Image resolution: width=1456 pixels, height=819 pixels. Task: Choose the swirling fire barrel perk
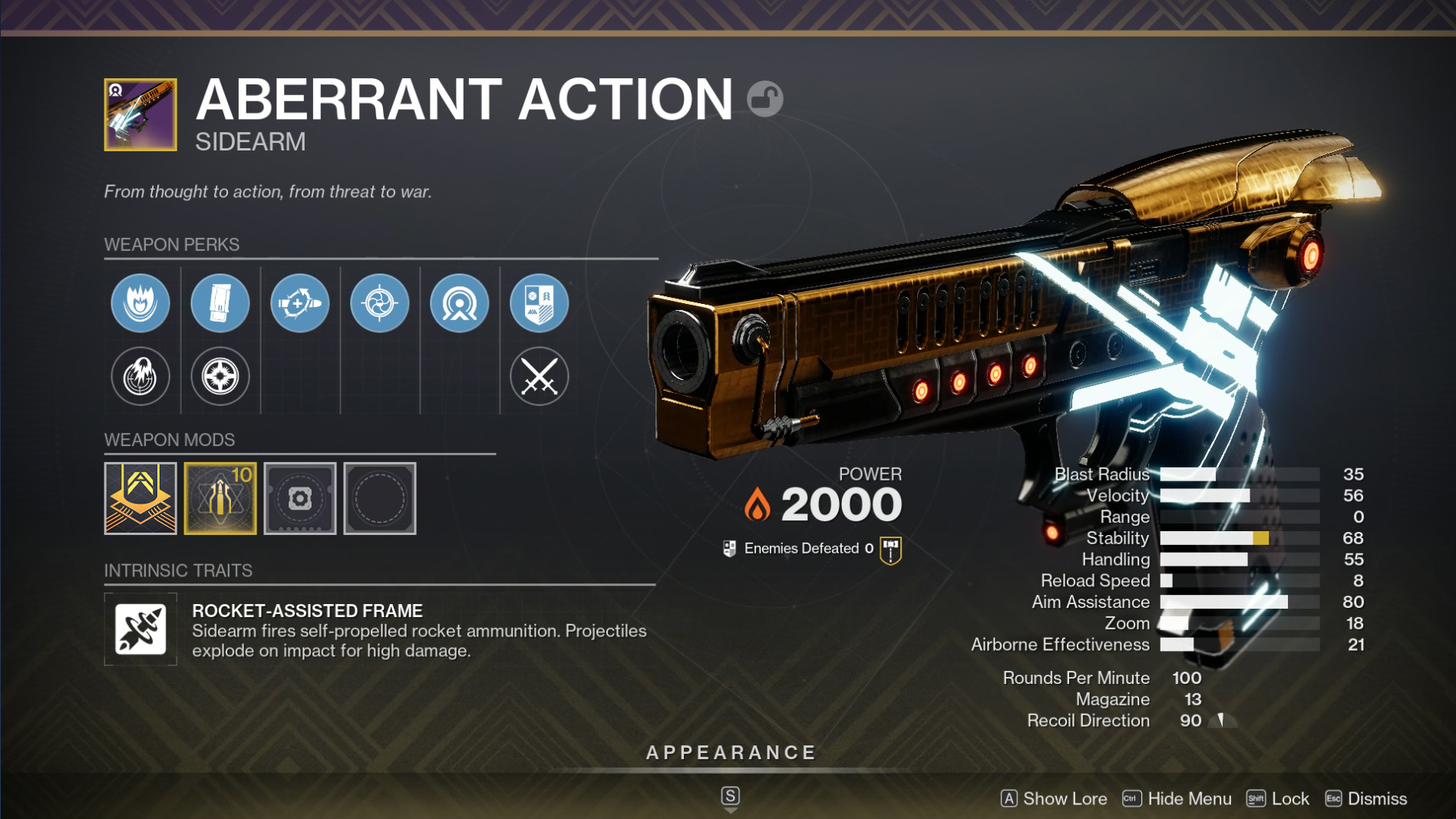click(140, 376)
